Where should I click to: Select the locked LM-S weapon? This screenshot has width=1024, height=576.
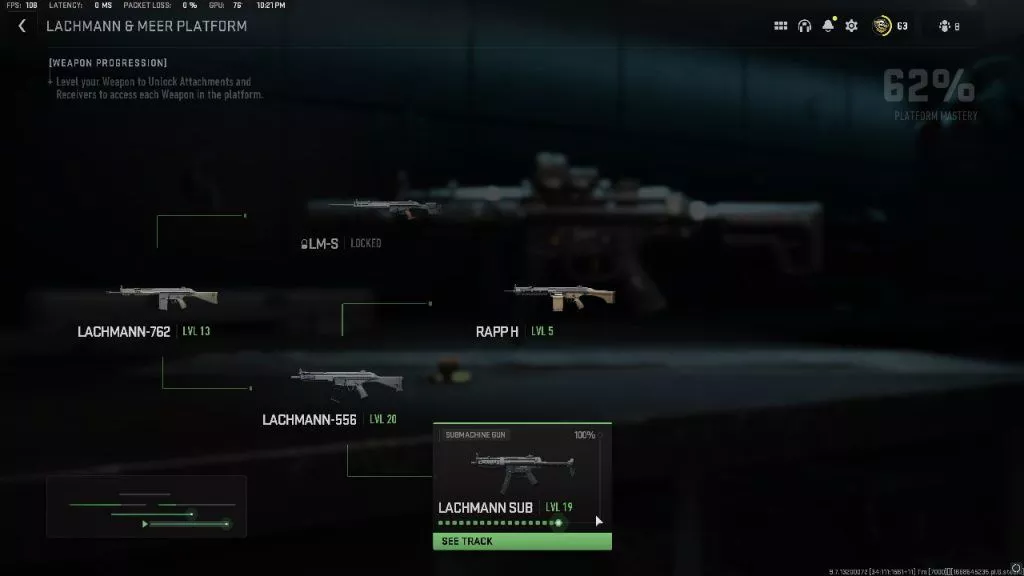click(383, 210)
